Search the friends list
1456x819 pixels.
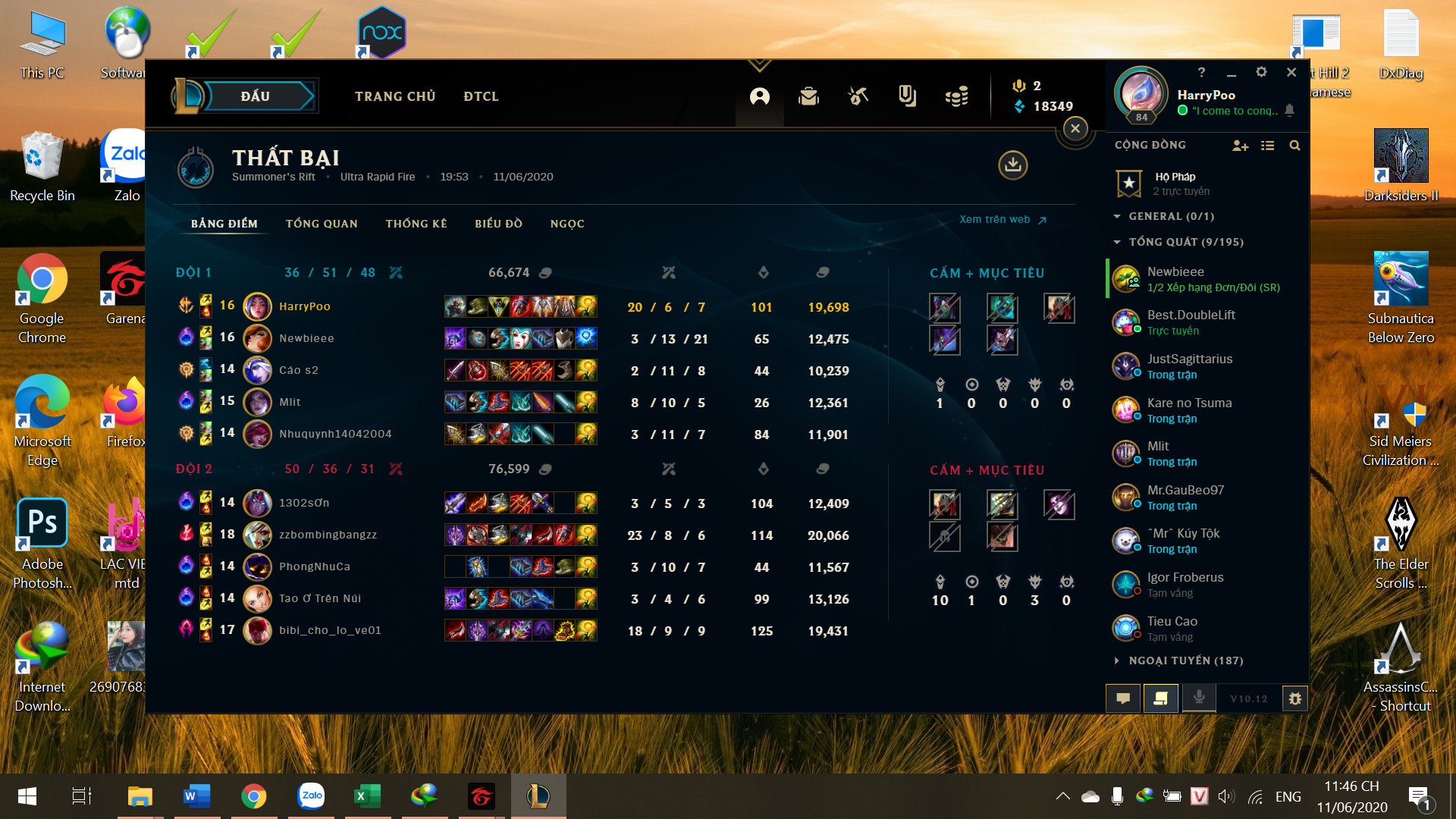pos(1294,146)
